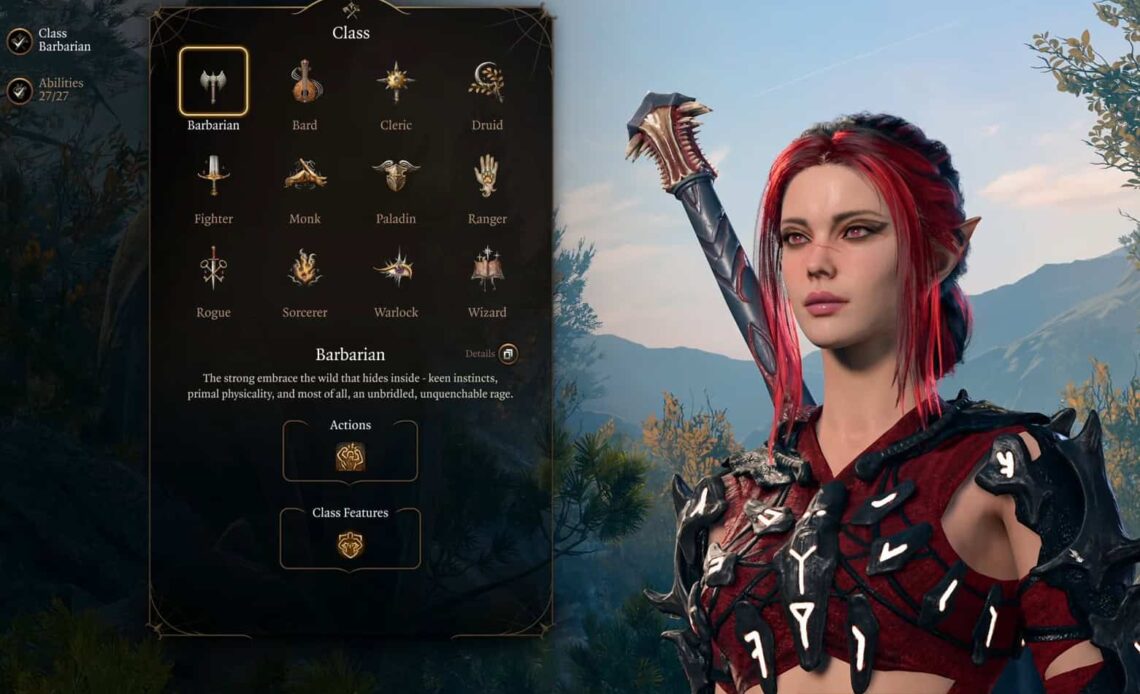1140x694 pixels.
Task: Select the Barbarian class
Action: tap(213, 82)
